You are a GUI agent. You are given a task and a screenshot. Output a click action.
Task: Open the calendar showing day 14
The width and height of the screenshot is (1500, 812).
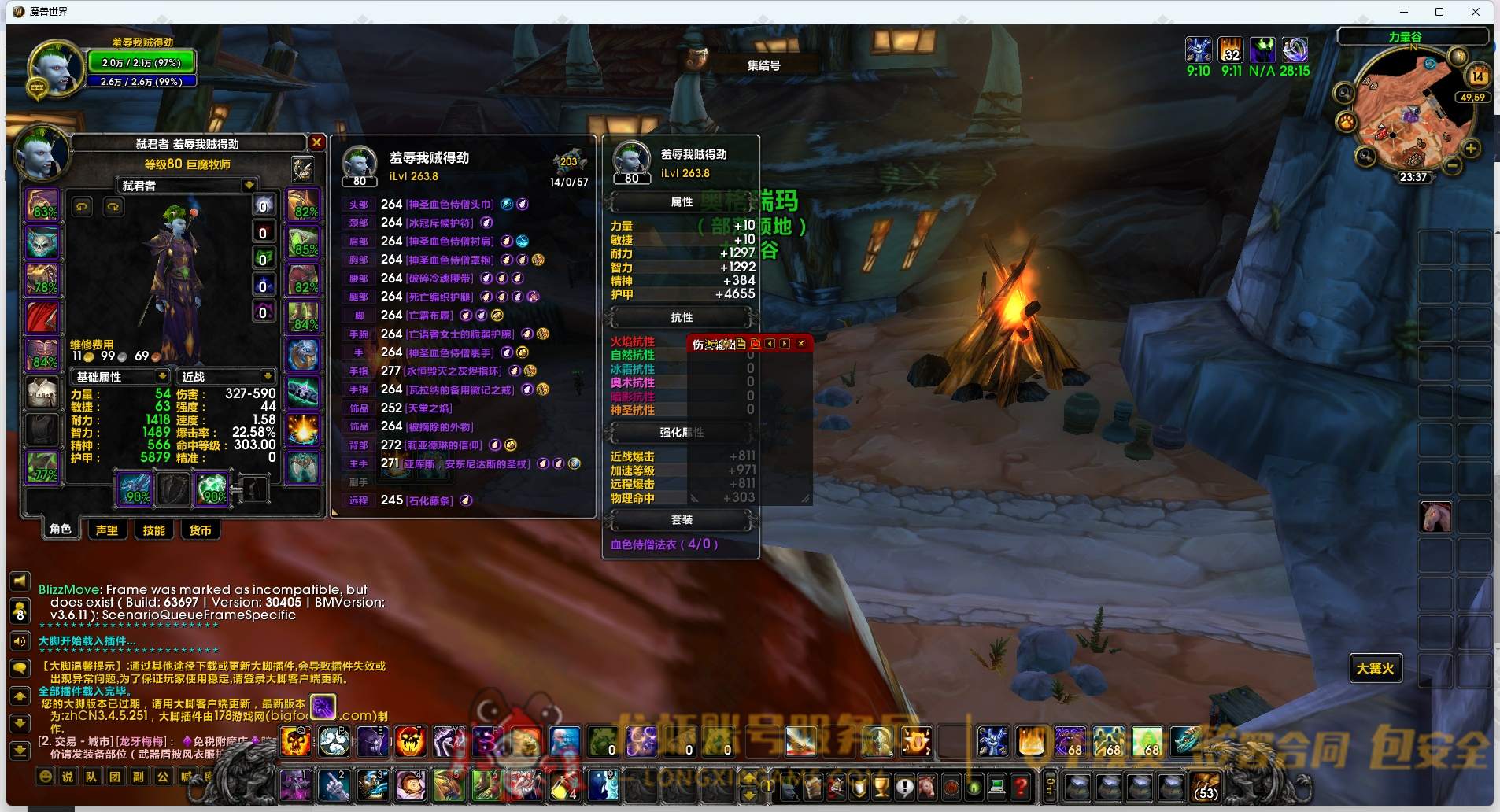pos(1477,76)
